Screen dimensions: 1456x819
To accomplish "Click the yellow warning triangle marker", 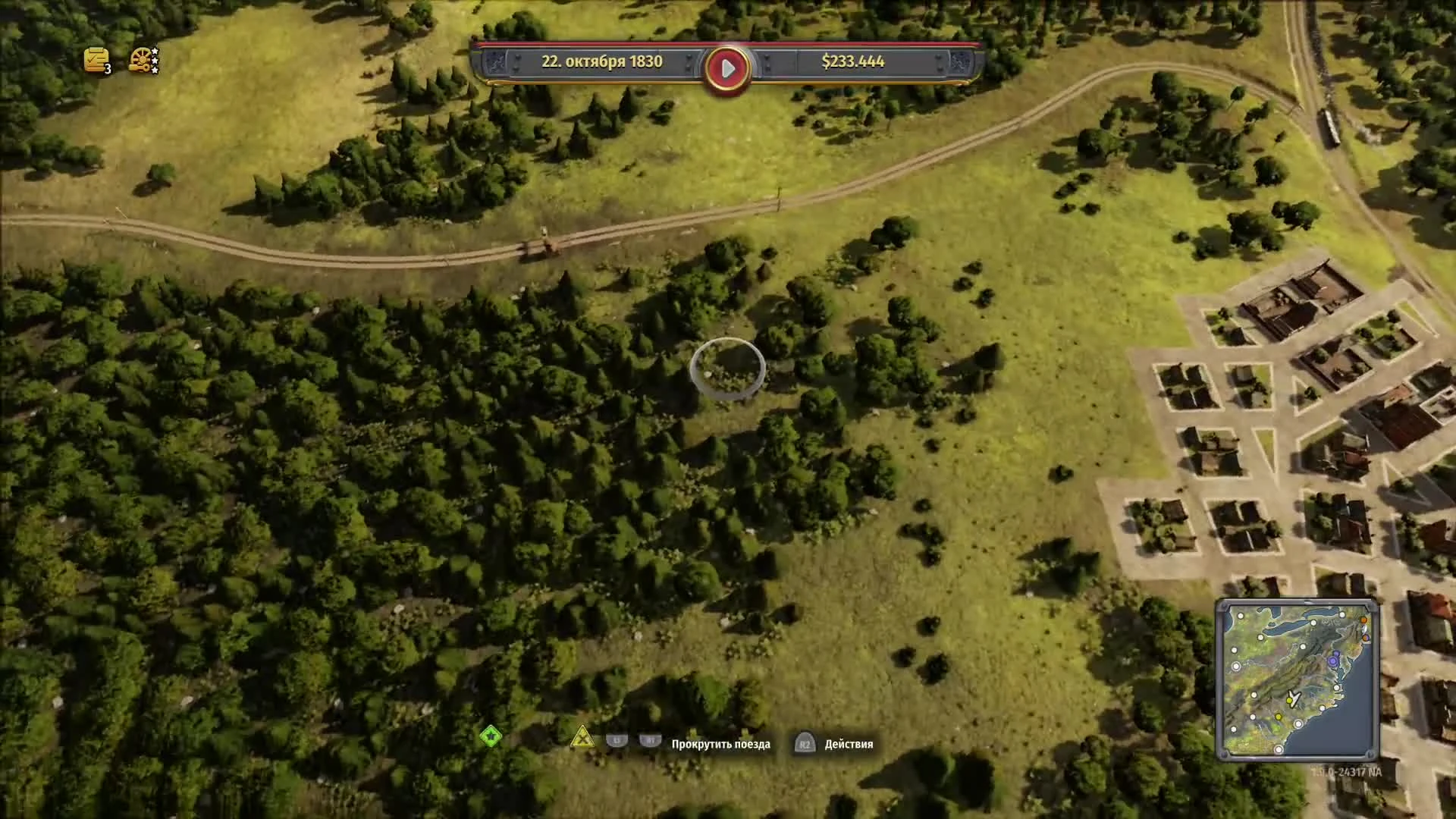I will click(582, 737).
